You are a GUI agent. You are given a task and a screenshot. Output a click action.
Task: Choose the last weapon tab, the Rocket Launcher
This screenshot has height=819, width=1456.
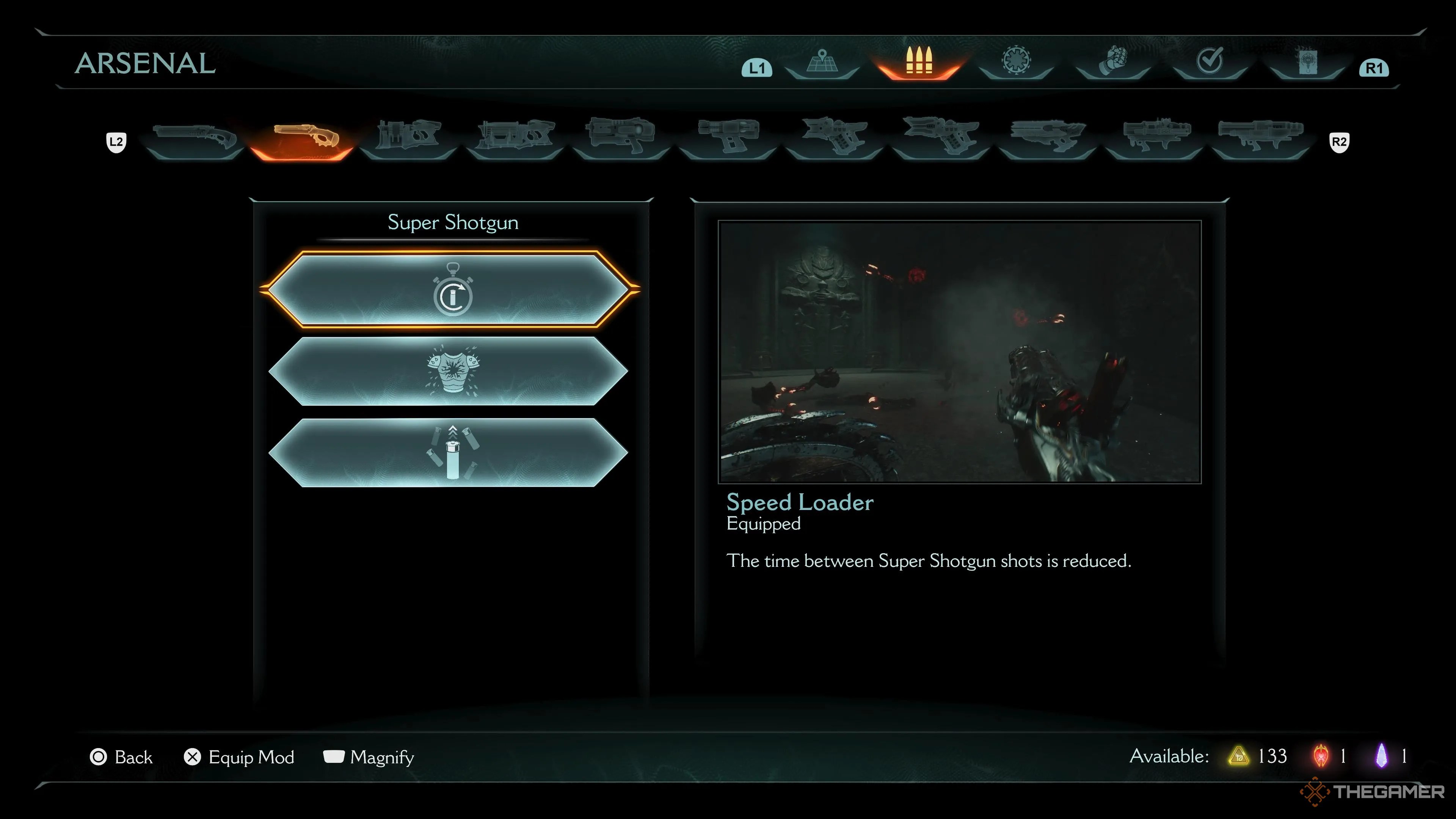[1260, 138]
